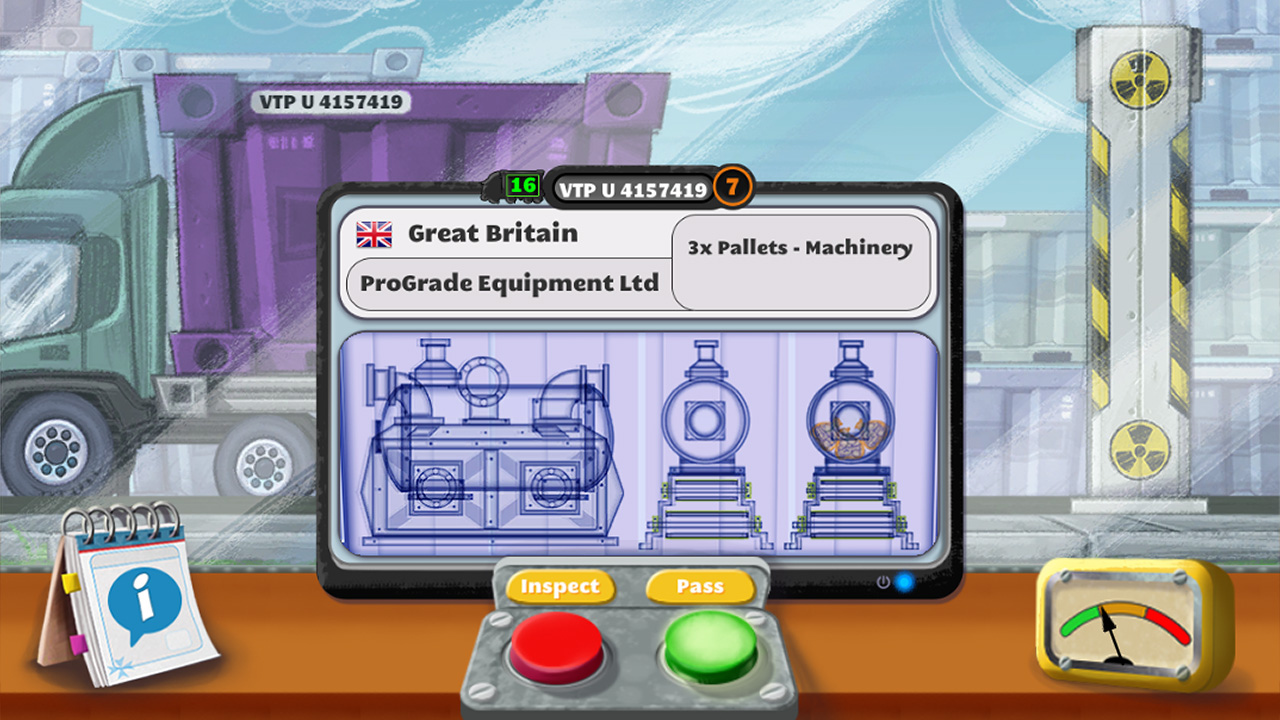Click the orange badge displaying 7
Screen dimensions: 1280x720
tap(732, 185)
